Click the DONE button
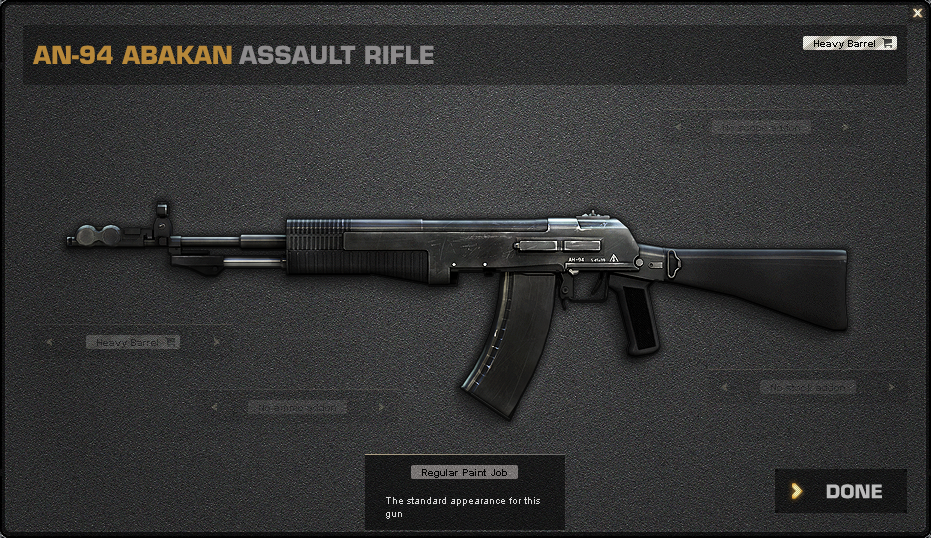Screen dimensions: 931x538 [x=841, y=491]
